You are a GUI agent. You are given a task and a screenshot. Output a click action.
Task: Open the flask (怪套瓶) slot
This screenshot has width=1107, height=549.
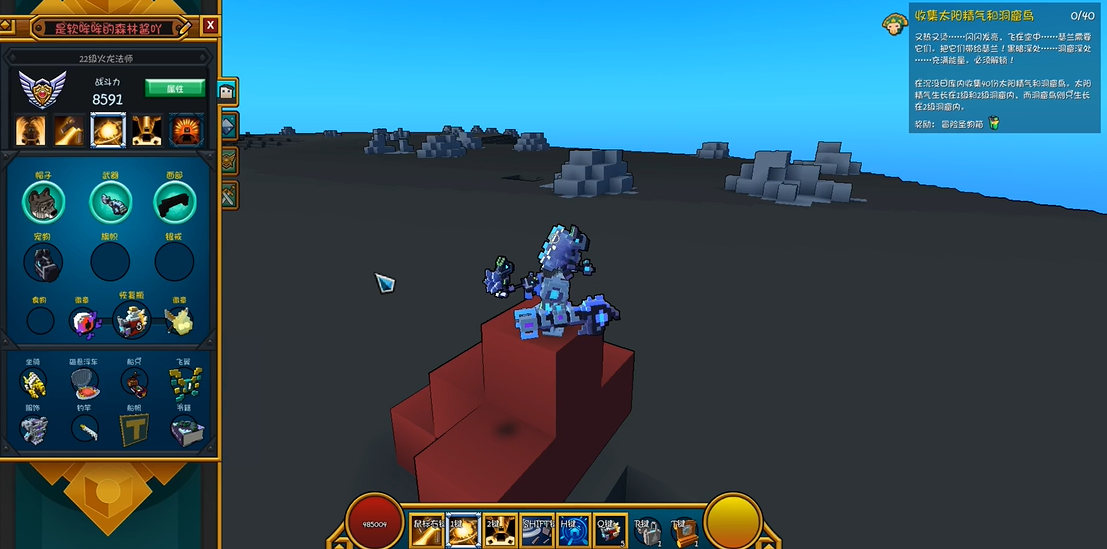tap(130, 321)
